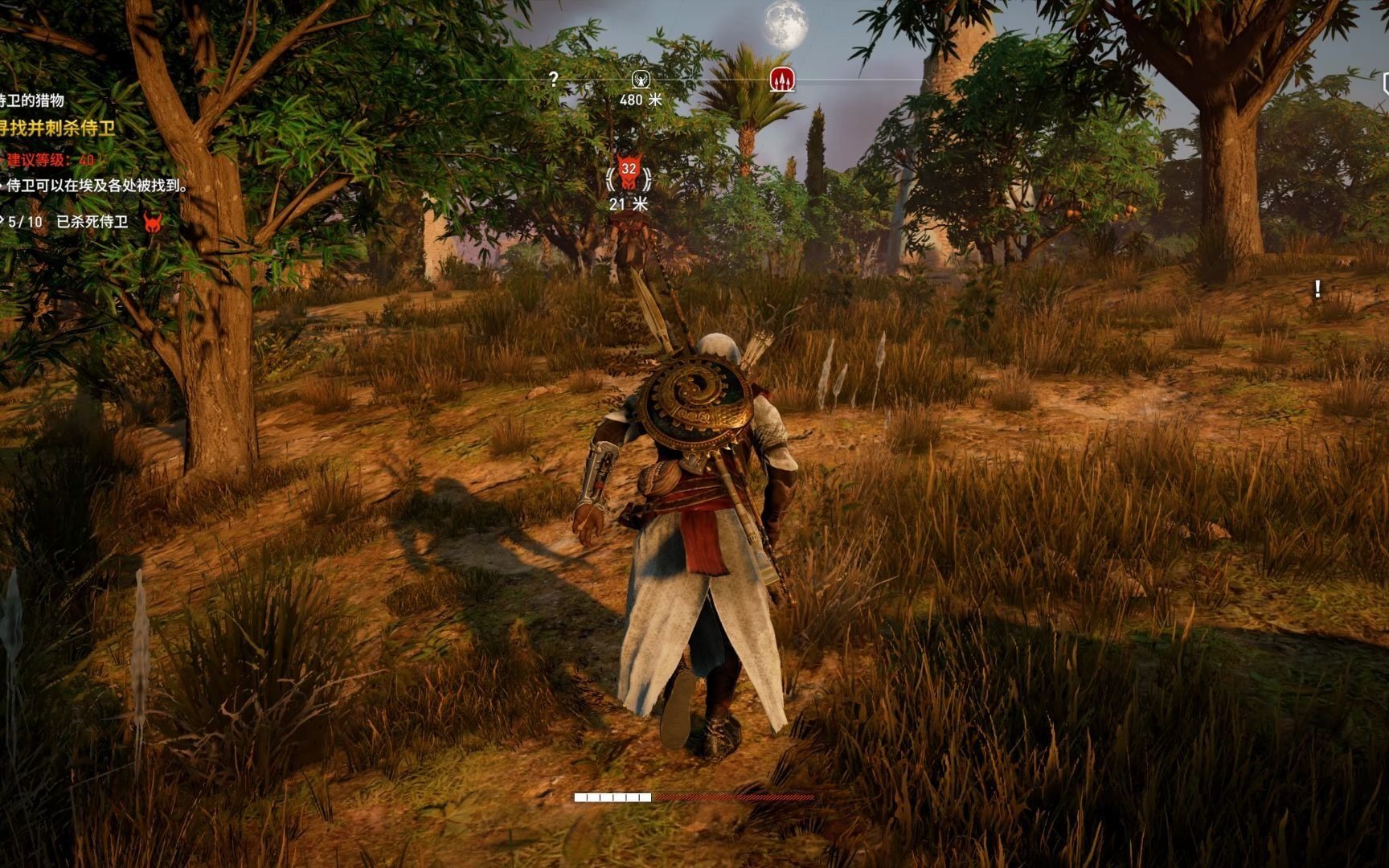Open the yellow quest objective in the tracker

58,128
